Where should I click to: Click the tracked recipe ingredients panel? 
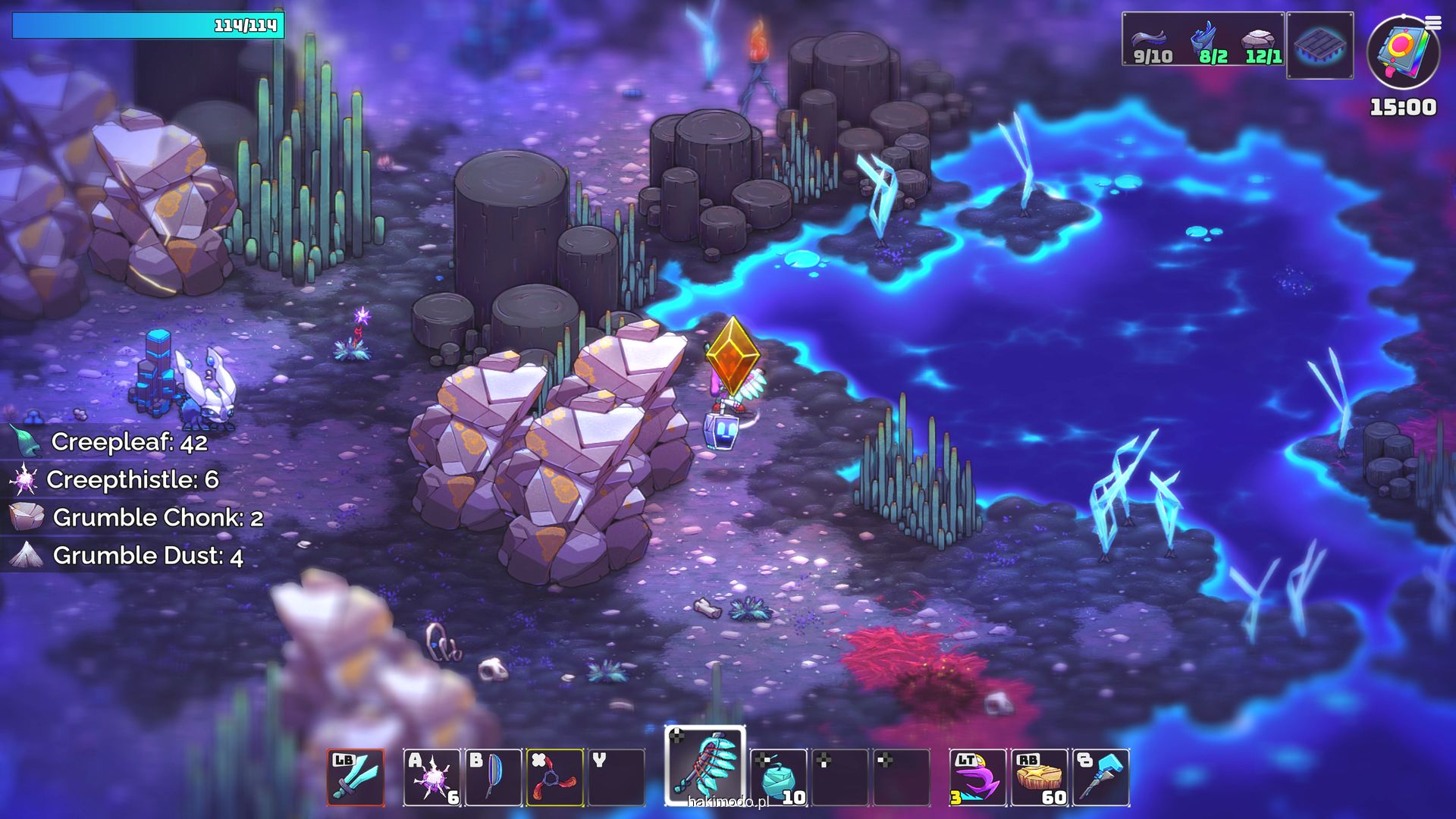(1203, 39)
